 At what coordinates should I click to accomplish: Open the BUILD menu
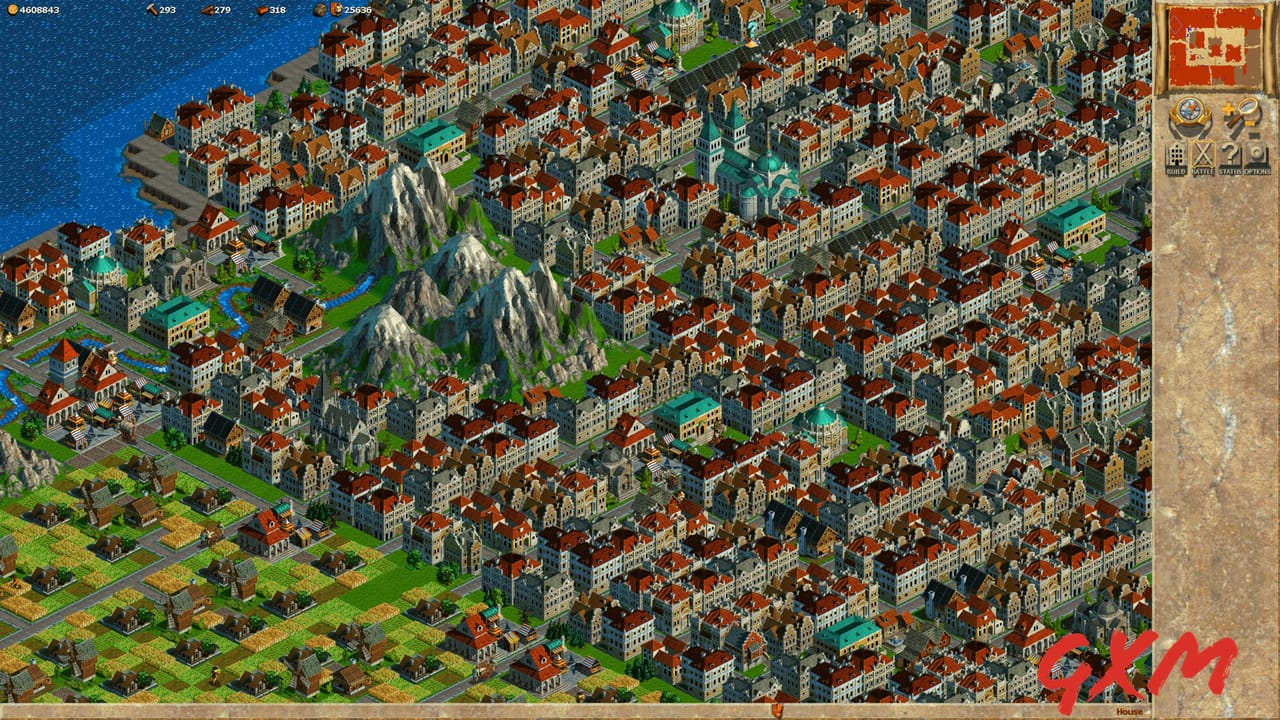tap(1175, 154)
